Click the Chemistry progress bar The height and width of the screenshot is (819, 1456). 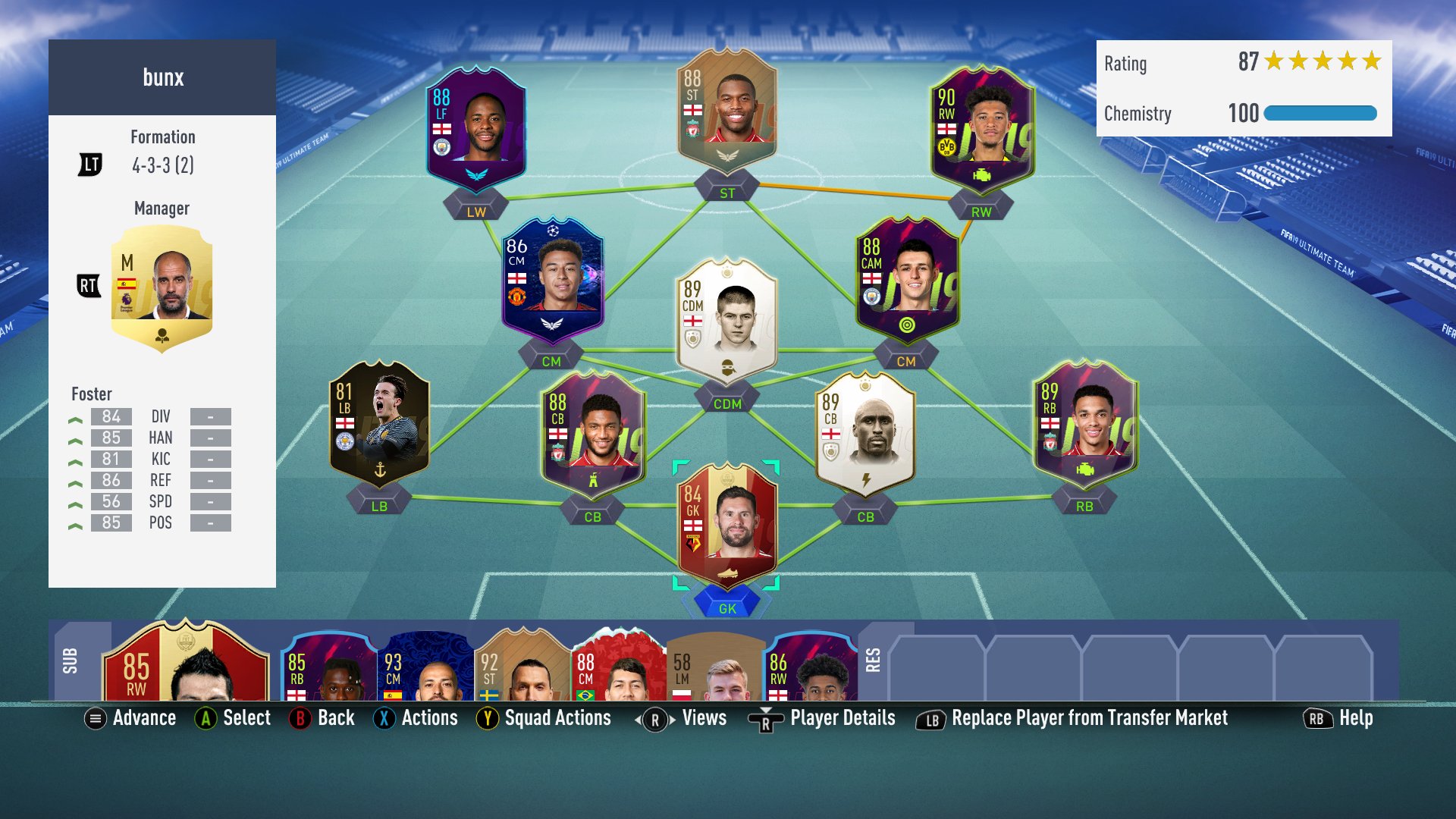click(x=1319, y=114)
